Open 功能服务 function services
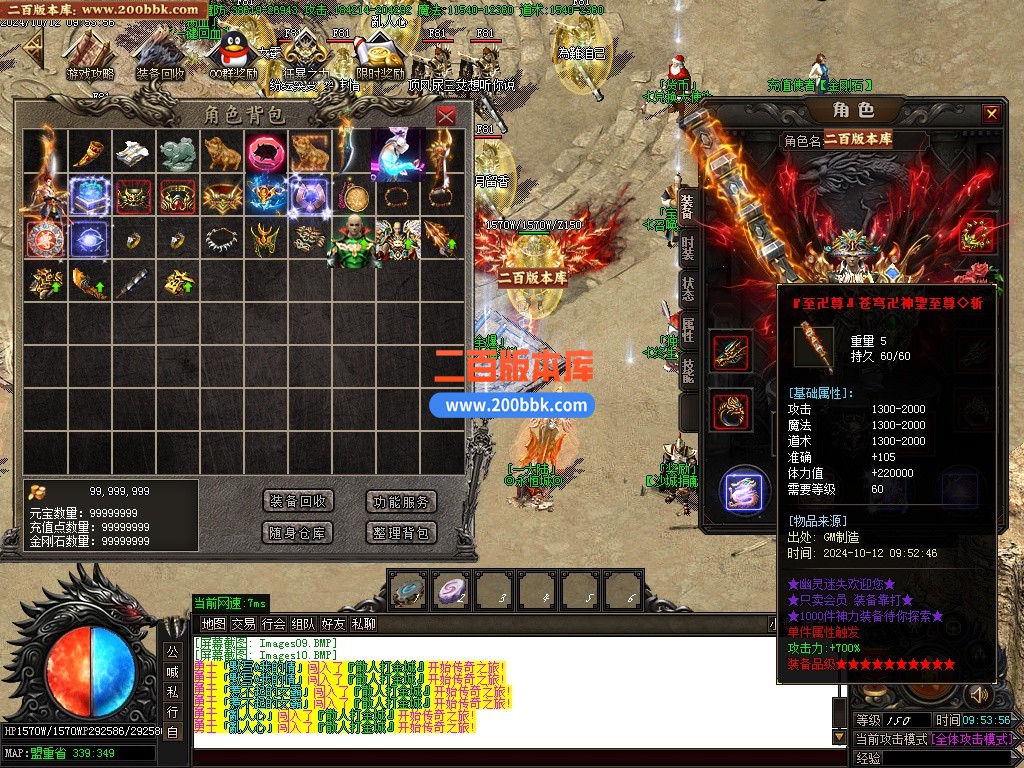Viewport: 1024px width, 768px height. [x=400, y=502]
